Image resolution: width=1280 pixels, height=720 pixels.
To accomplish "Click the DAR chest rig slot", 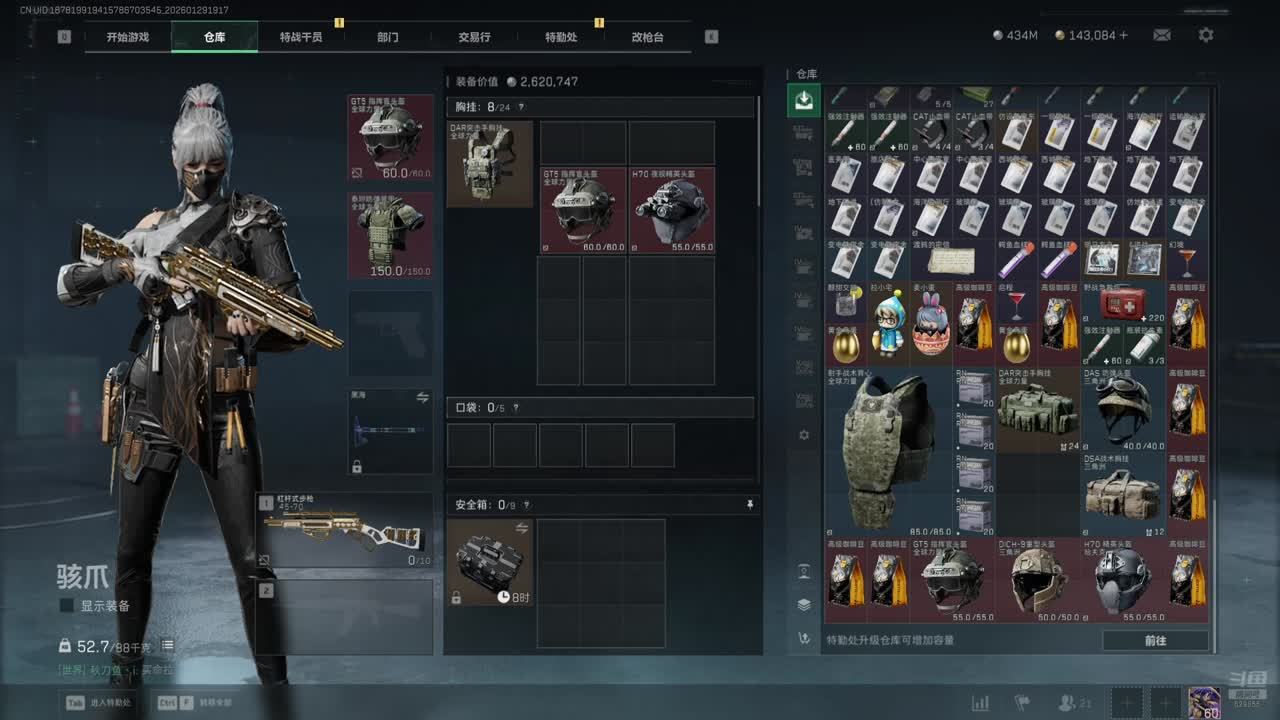I will (x=489, y=164).
